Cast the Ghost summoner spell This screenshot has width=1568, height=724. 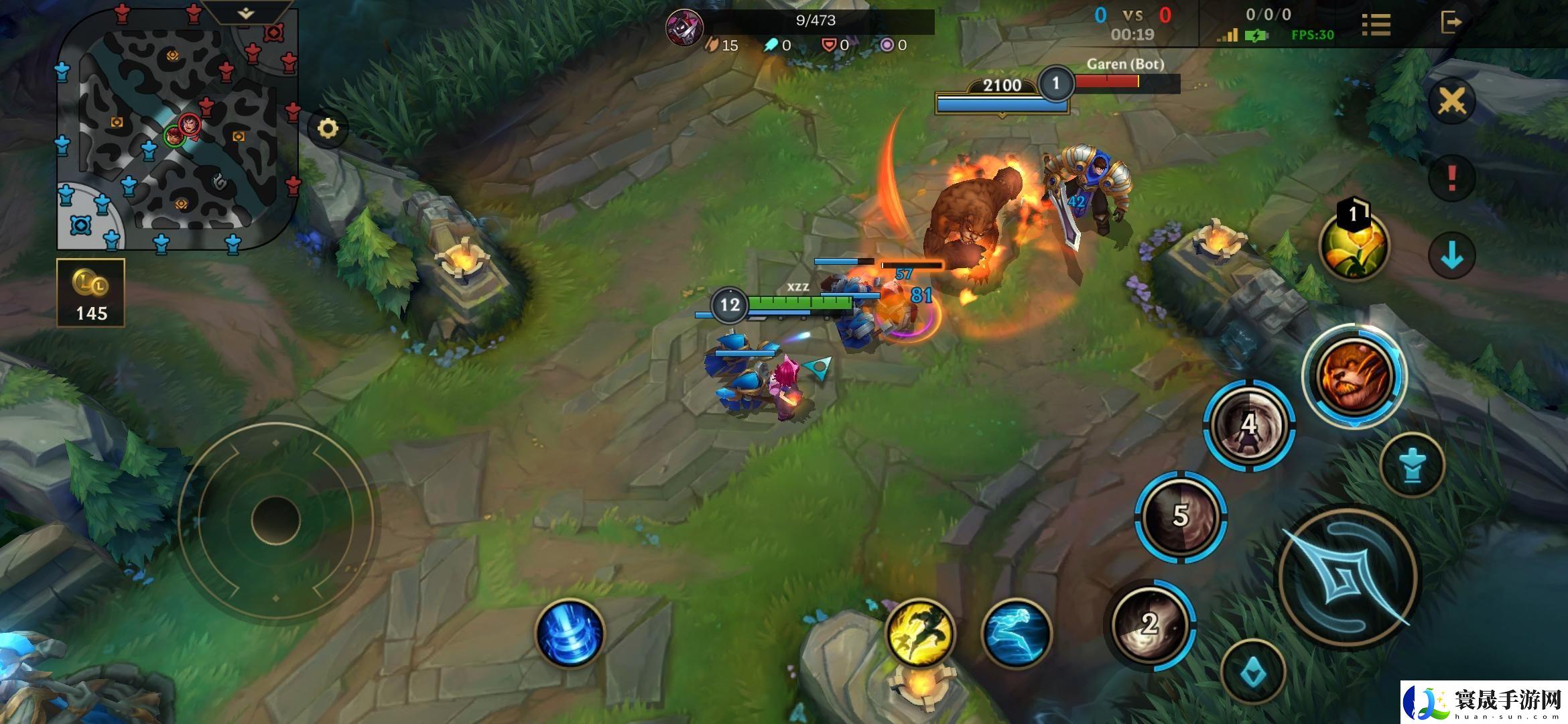point(1016,633)
